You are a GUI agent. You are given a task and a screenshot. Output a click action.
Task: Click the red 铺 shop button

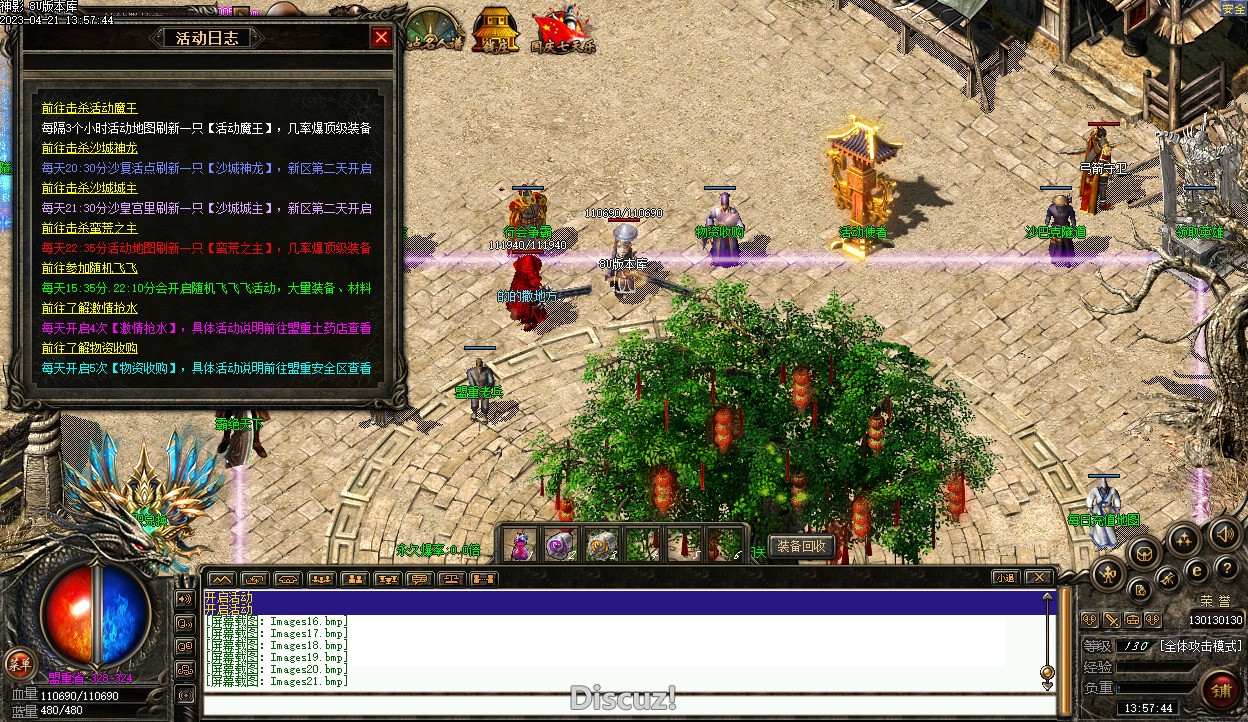[x=1221, y=691]
